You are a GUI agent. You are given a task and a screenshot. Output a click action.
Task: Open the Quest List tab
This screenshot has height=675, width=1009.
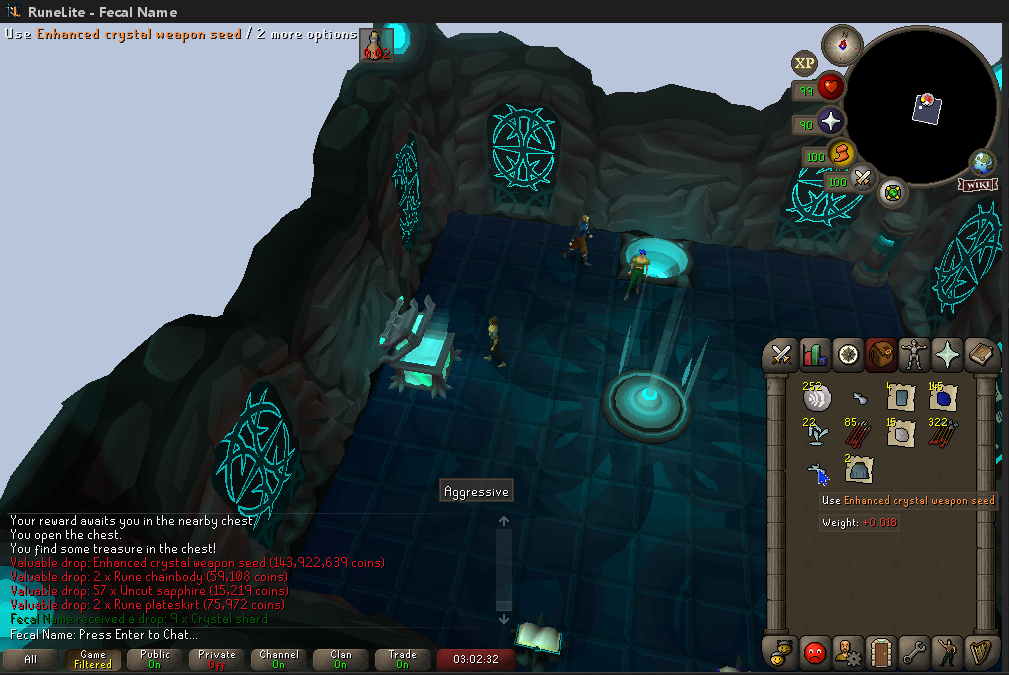[x=848, y=354]
